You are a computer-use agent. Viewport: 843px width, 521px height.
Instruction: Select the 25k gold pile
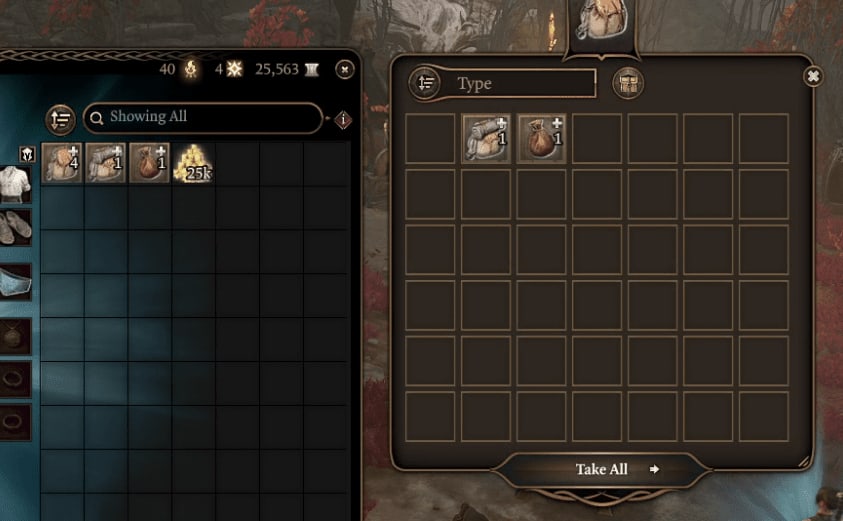click(193, 163)
